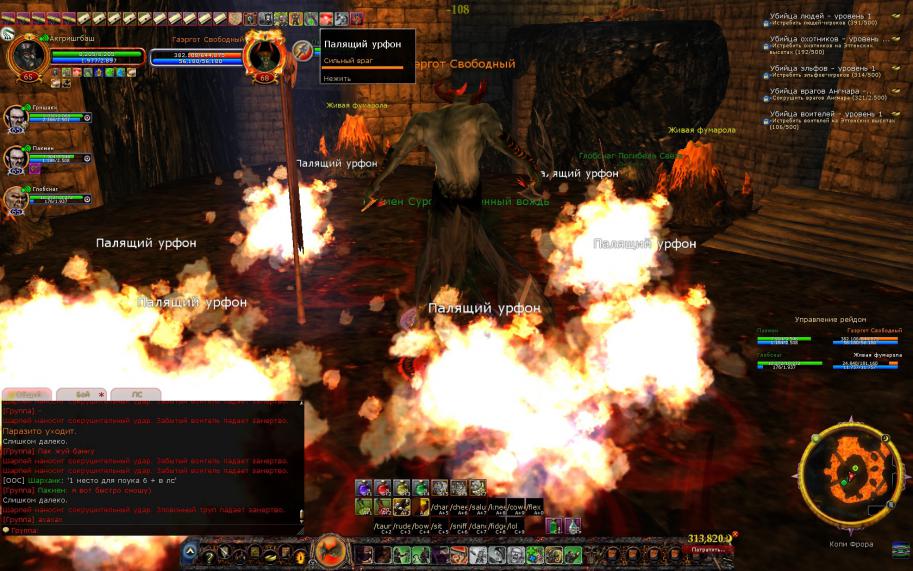
Task: Select the Убийца вождей quest tracker entry
Action: [x=822, y=116]
